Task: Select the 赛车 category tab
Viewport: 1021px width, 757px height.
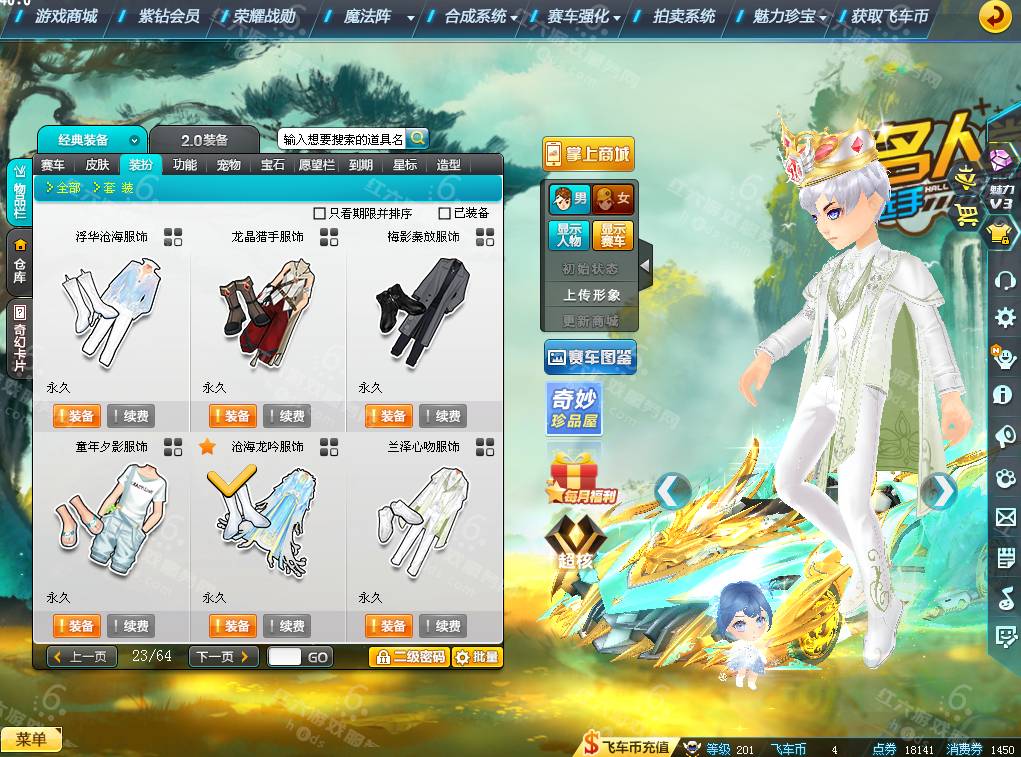Action: 53,165
